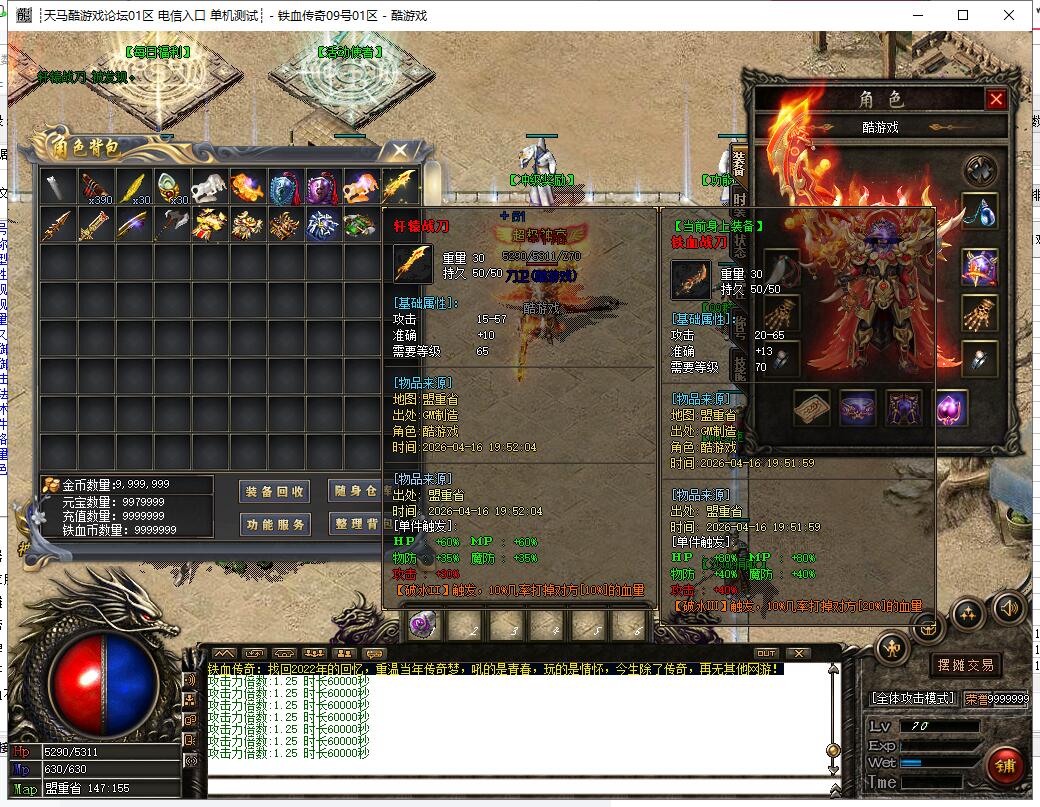The width and height of the screenshot is (1040, 807).
Task: Close the character equipment panel
Action: (995, 99)
